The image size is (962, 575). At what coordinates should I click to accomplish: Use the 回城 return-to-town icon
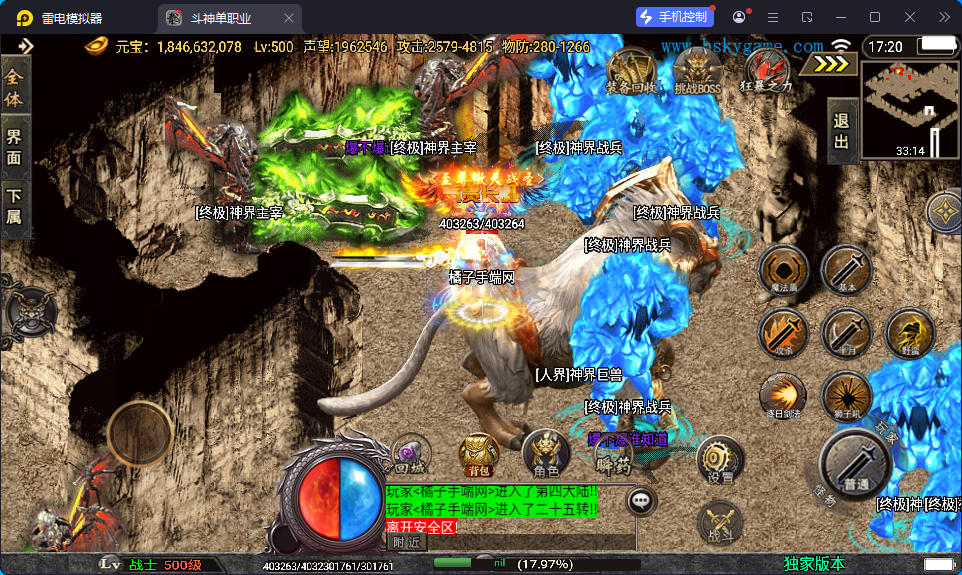411,454
